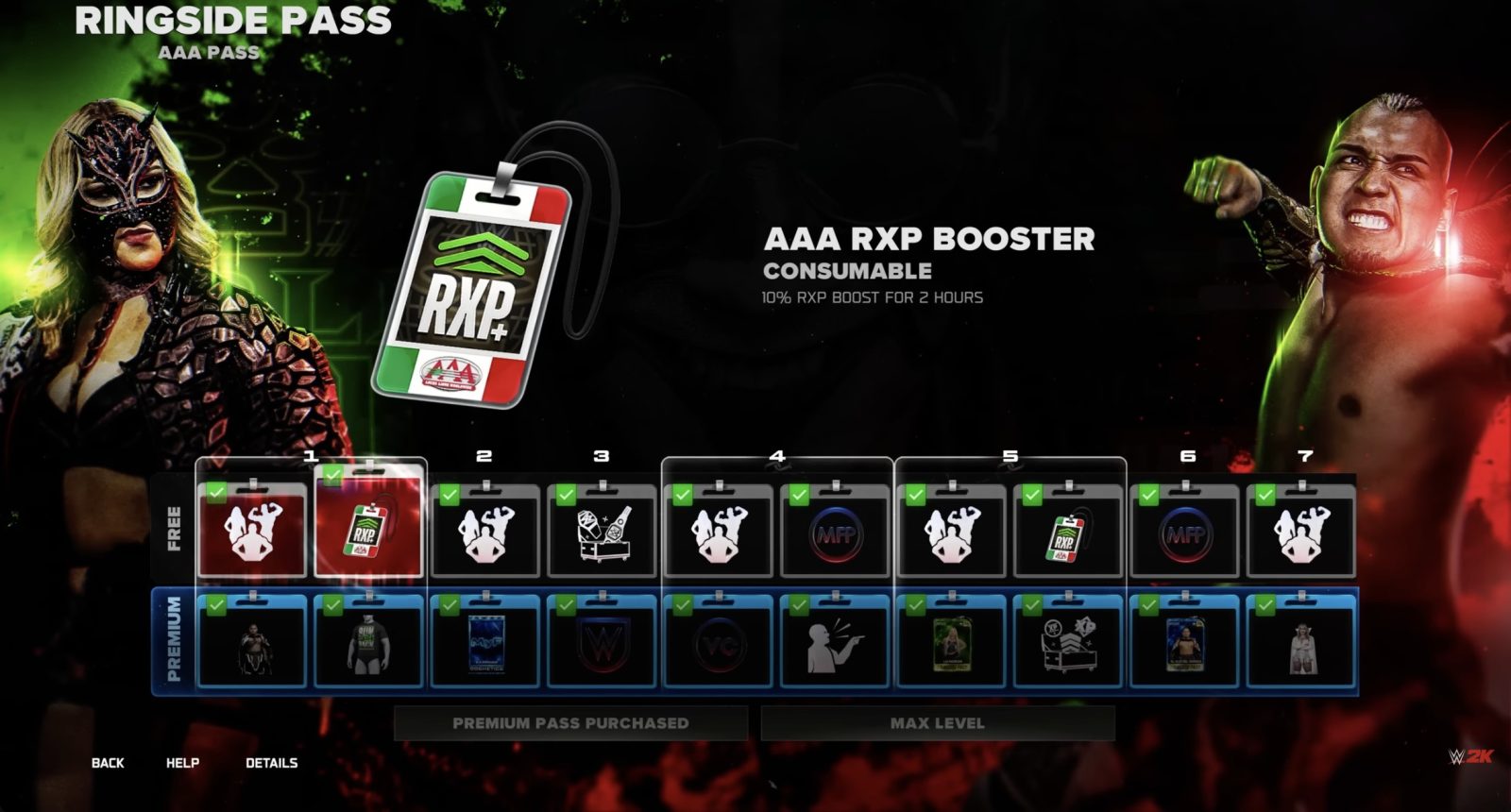Open the pose pack reward in tier 2 free row
Image resolution: width=1511 pixels, height=812 pixels.
click(x=484, y=532)
